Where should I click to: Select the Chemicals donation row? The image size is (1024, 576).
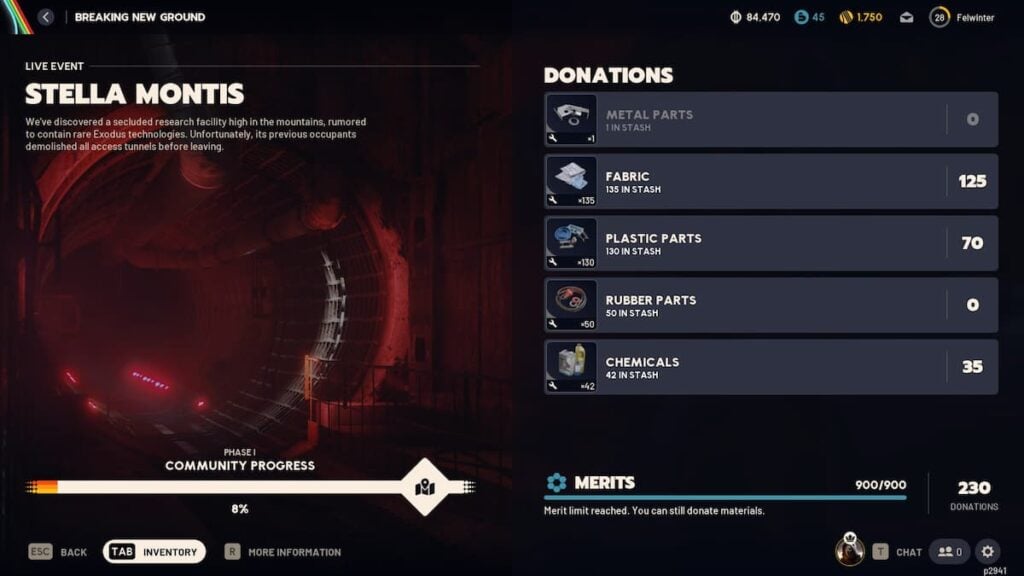pos(770,368)
